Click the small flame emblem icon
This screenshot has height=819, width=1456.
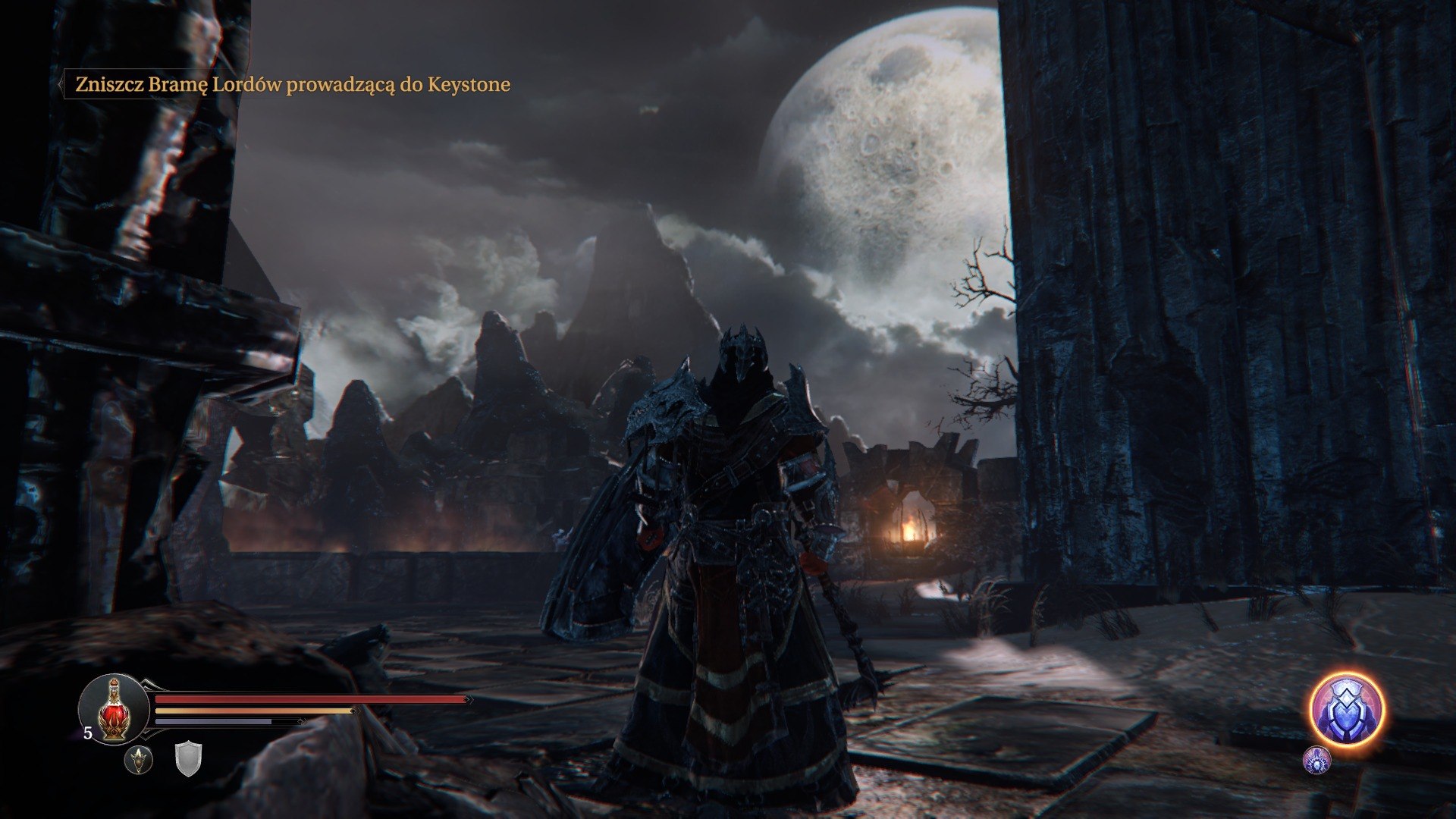tap(139, 759)
